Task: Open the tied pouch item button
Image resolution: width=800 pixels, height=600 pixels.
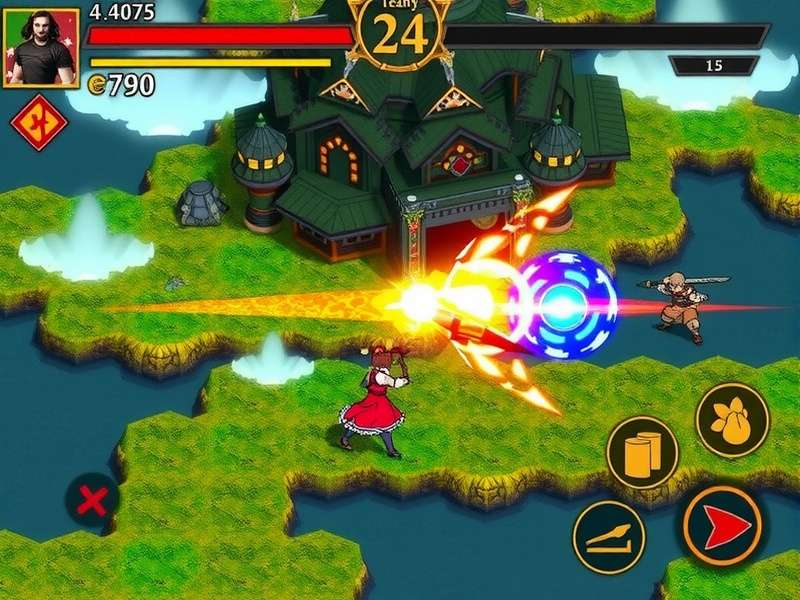Action: (x=731, y=420)
